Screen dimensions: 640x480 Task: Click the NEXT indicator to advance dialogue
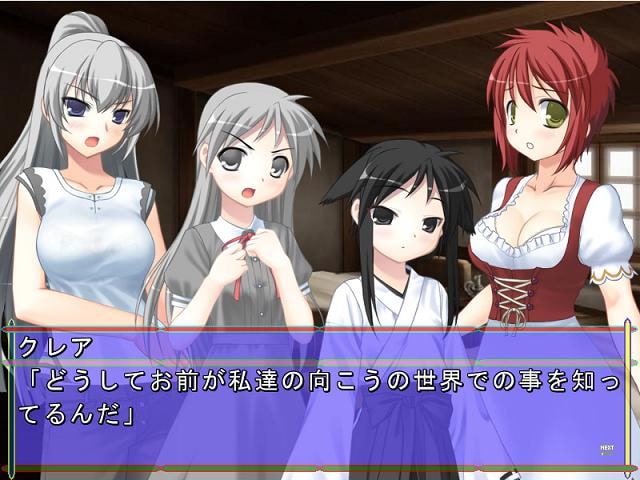point(606,449)
